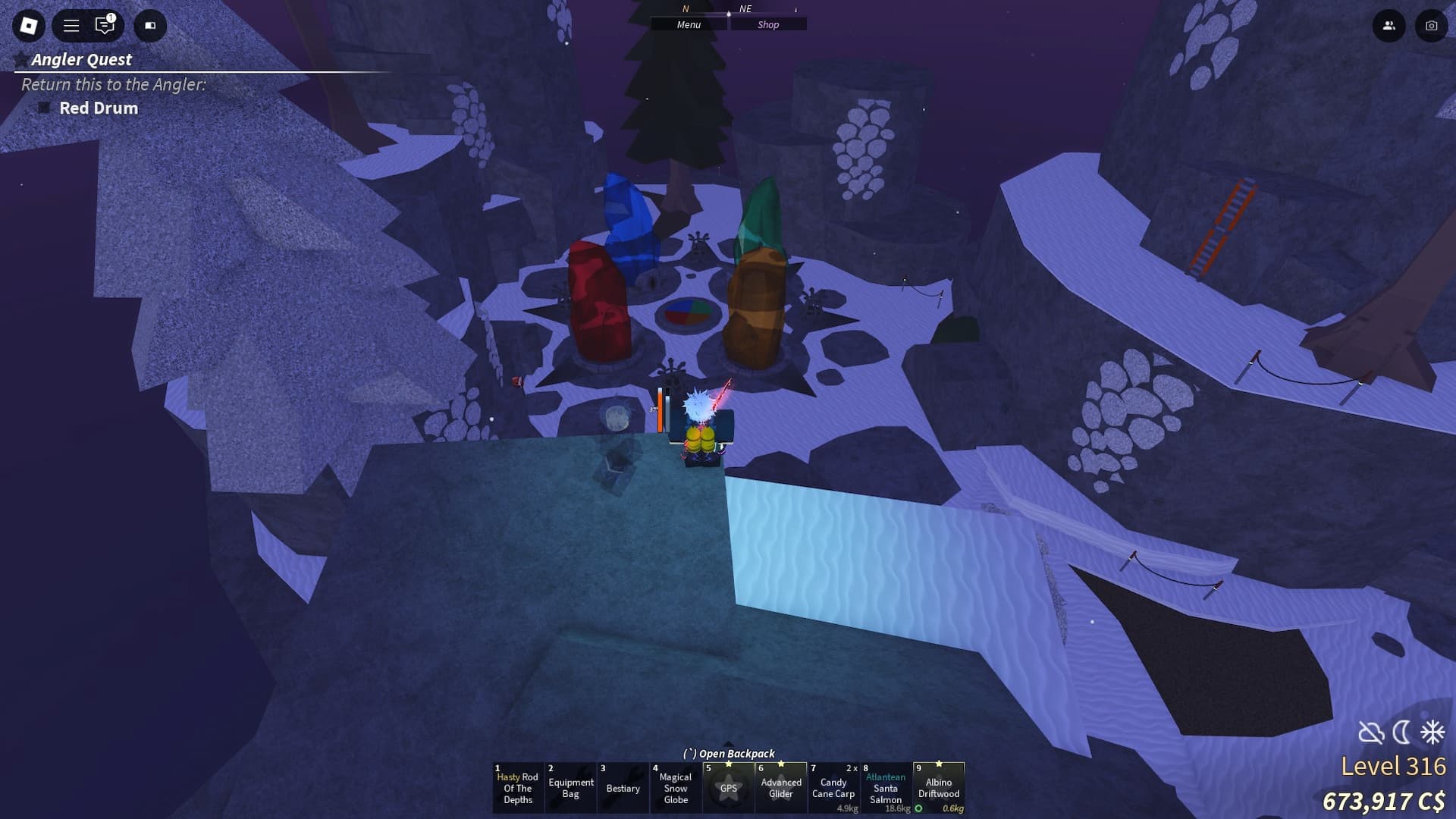This screenshot has height=819, width=1456.
Task: Select the Atlantean Santa Salmon in slot 8
Action: (886, 788)
